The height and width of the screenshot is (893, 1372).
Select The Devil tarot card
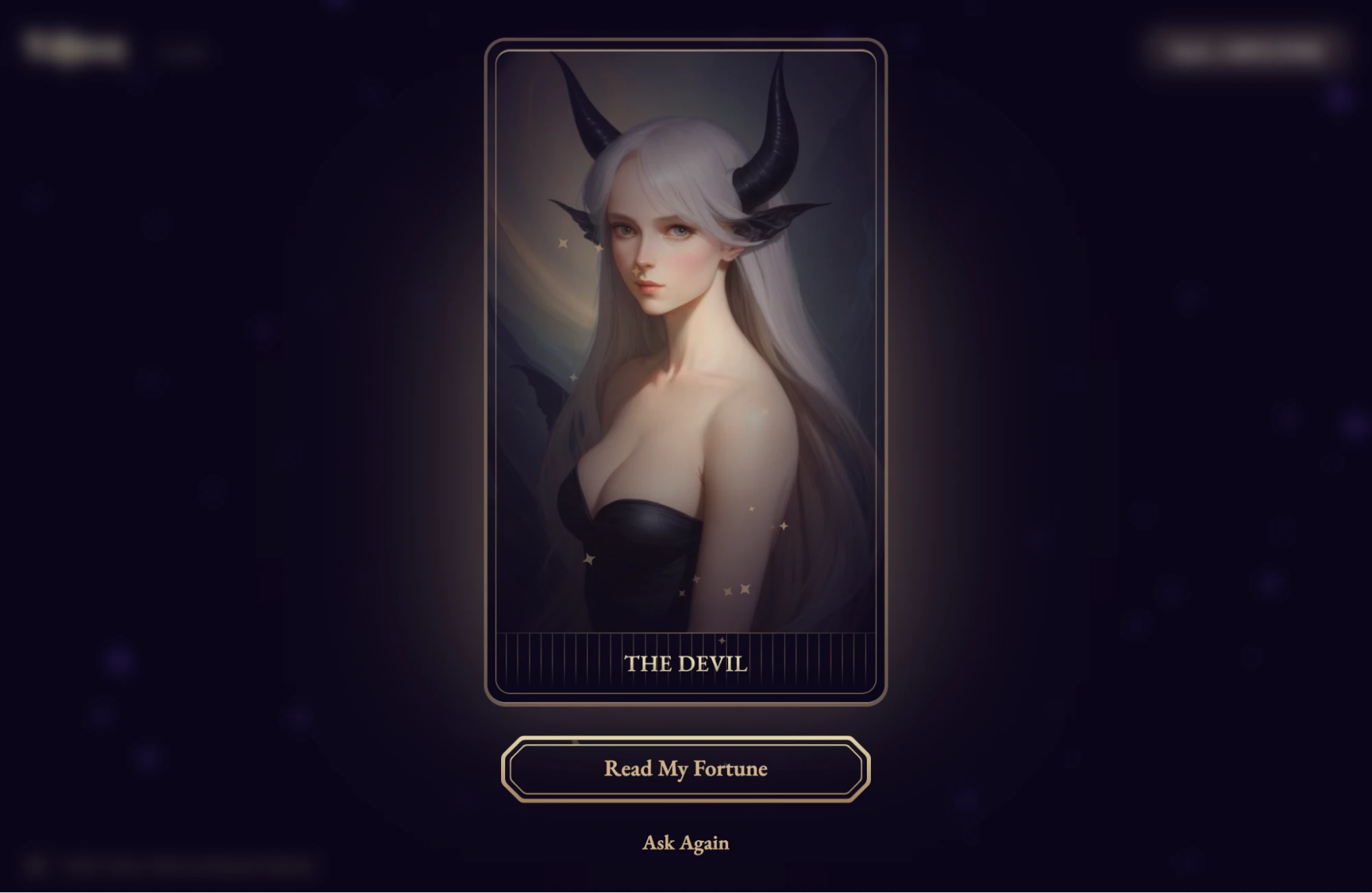point(686,371)
